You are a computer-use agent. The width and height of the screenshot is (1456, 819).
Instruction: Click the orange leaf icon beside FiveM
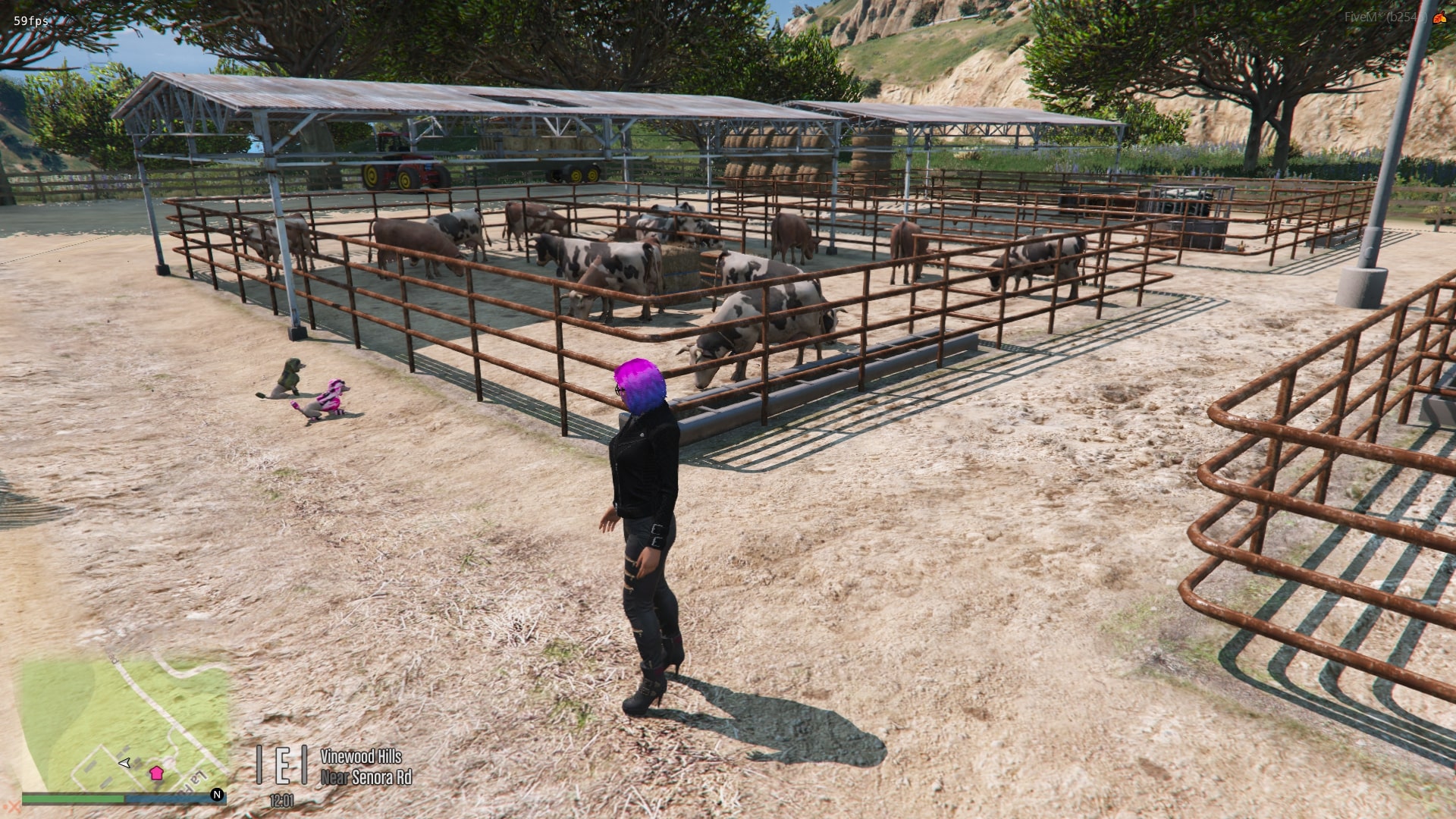pyautogui.click(x=1439, y=17)
